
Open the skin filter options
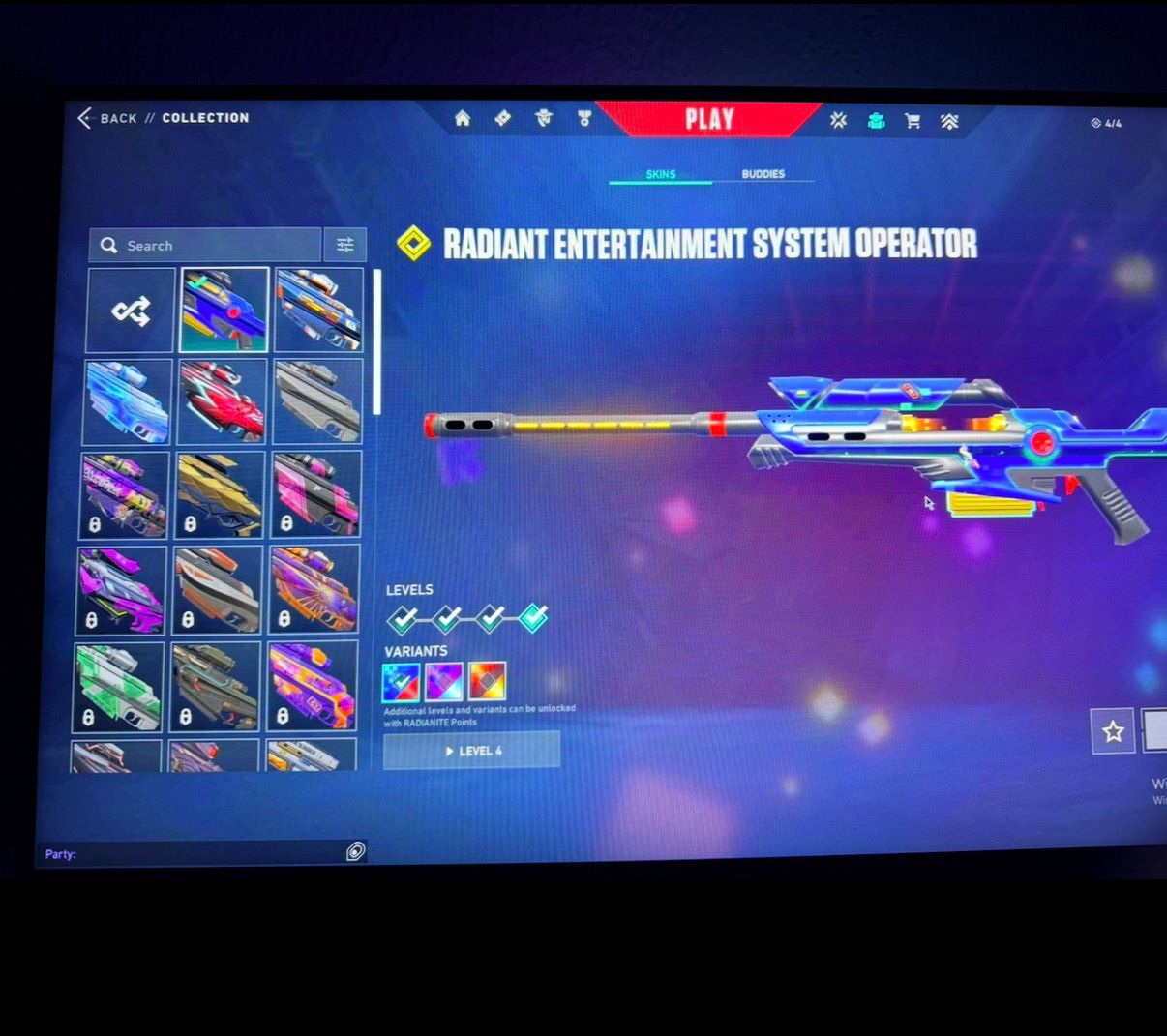(344, 246)
